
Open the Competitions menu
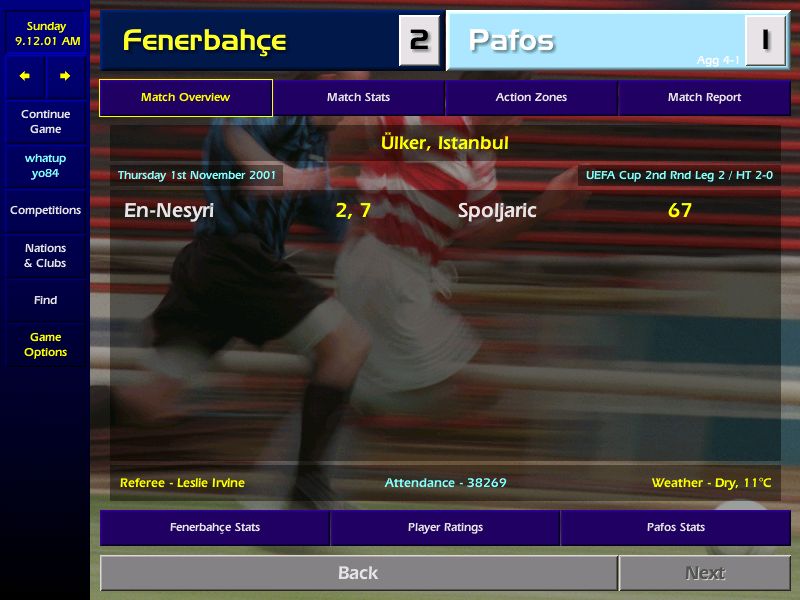point(45,210)
